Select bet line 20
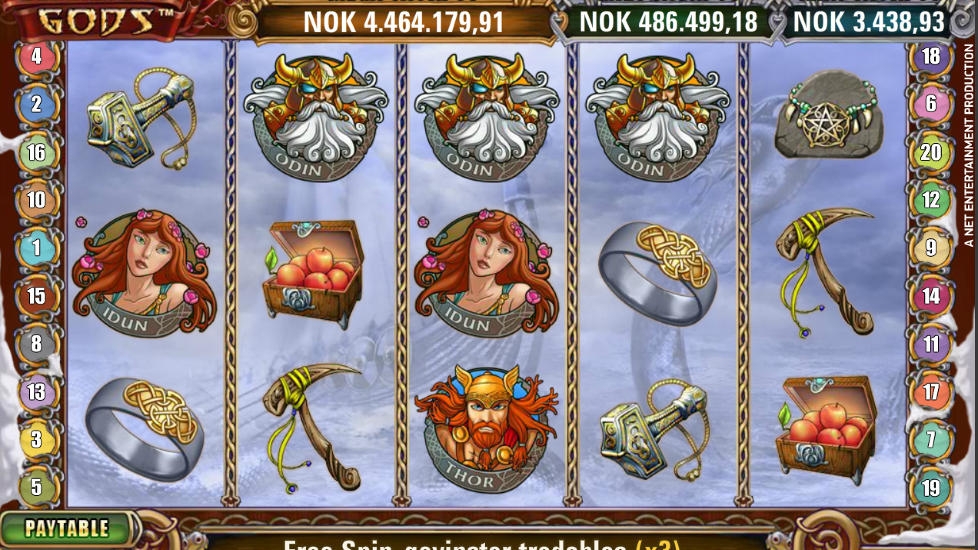The width and height of the screenshot is (978, 550). (931, 152)
